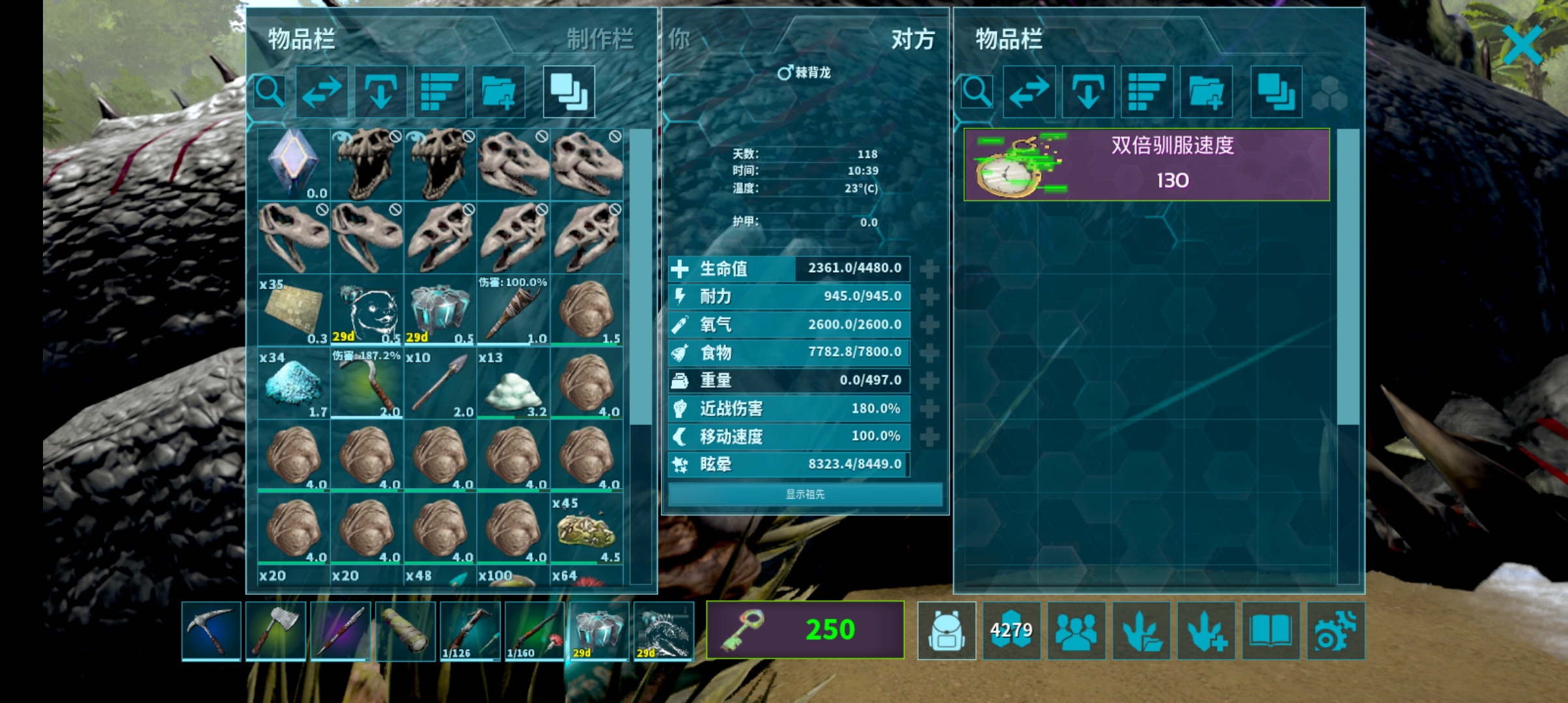The width and height of the screenshot is (1568, 703).
Task: Close the inventory with the X button
Action: click(x=1522, y=45)
